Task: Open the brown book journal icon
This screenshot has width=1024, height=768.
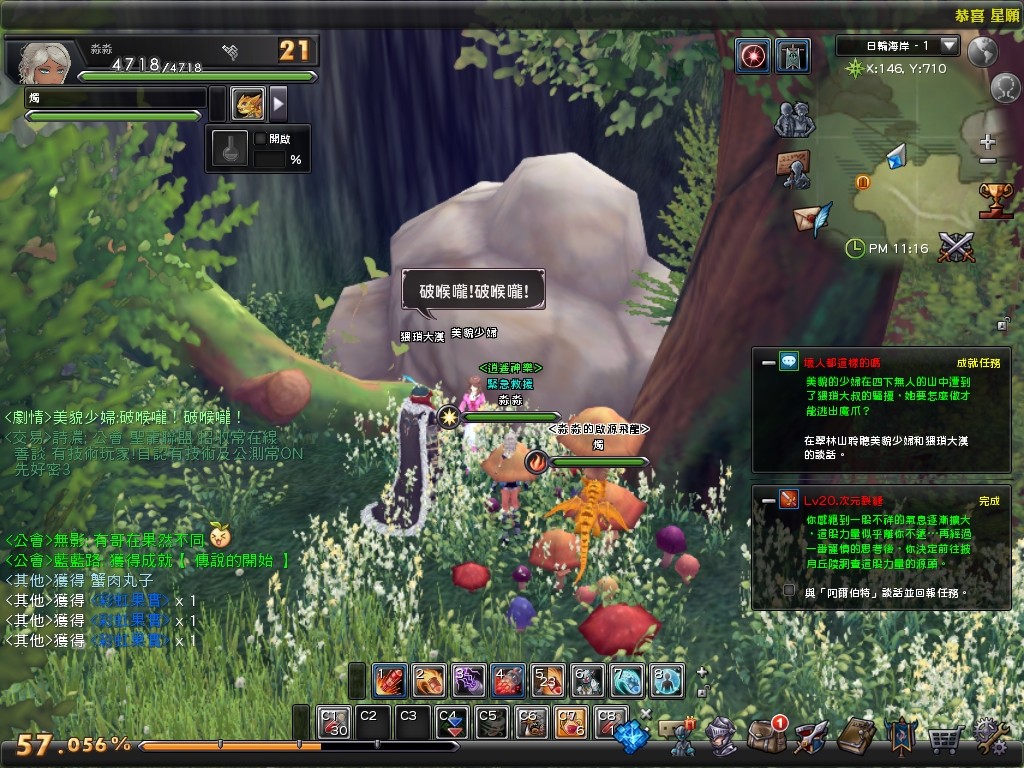Action: coord(856,737)
